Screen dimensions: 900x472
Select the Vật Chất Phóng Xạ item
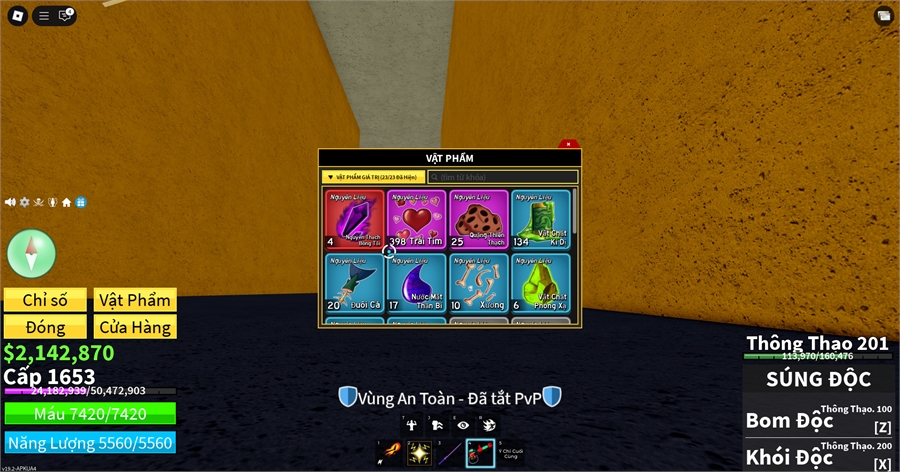point(540,283)
